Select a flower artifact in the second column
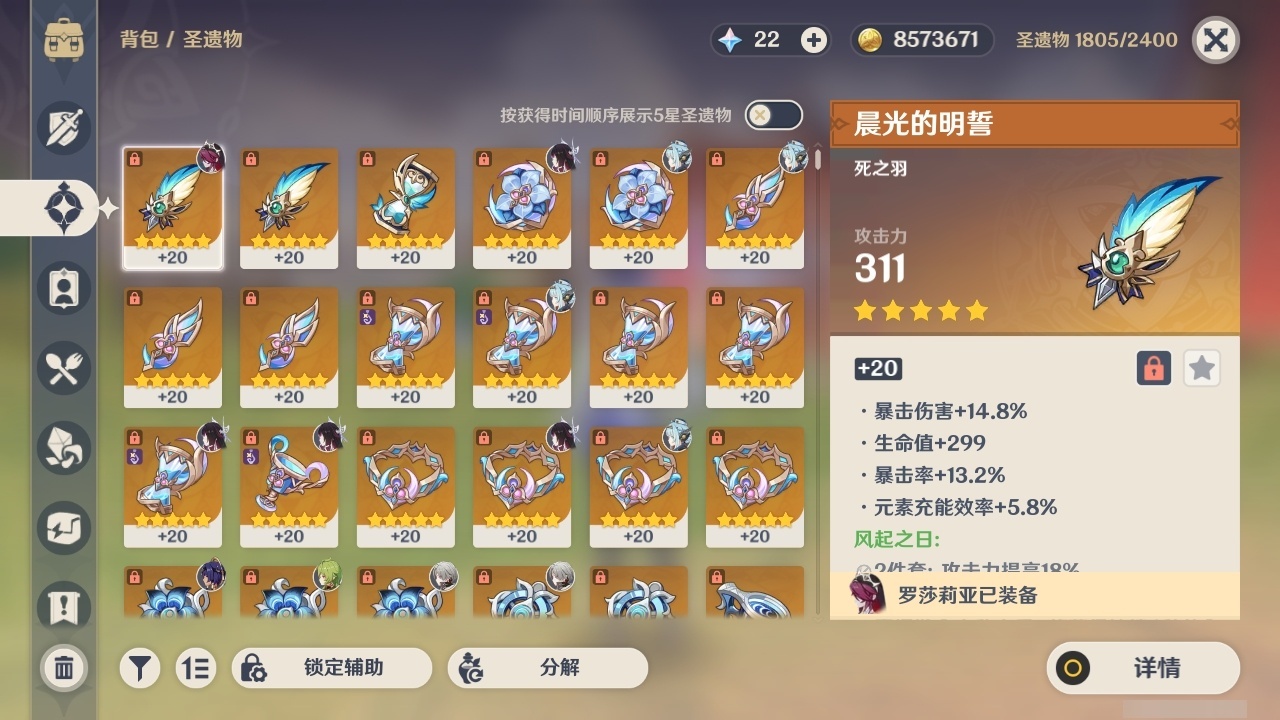This screenshot has height=720, width=1280. pyautogui.click(x=289, y=600)
